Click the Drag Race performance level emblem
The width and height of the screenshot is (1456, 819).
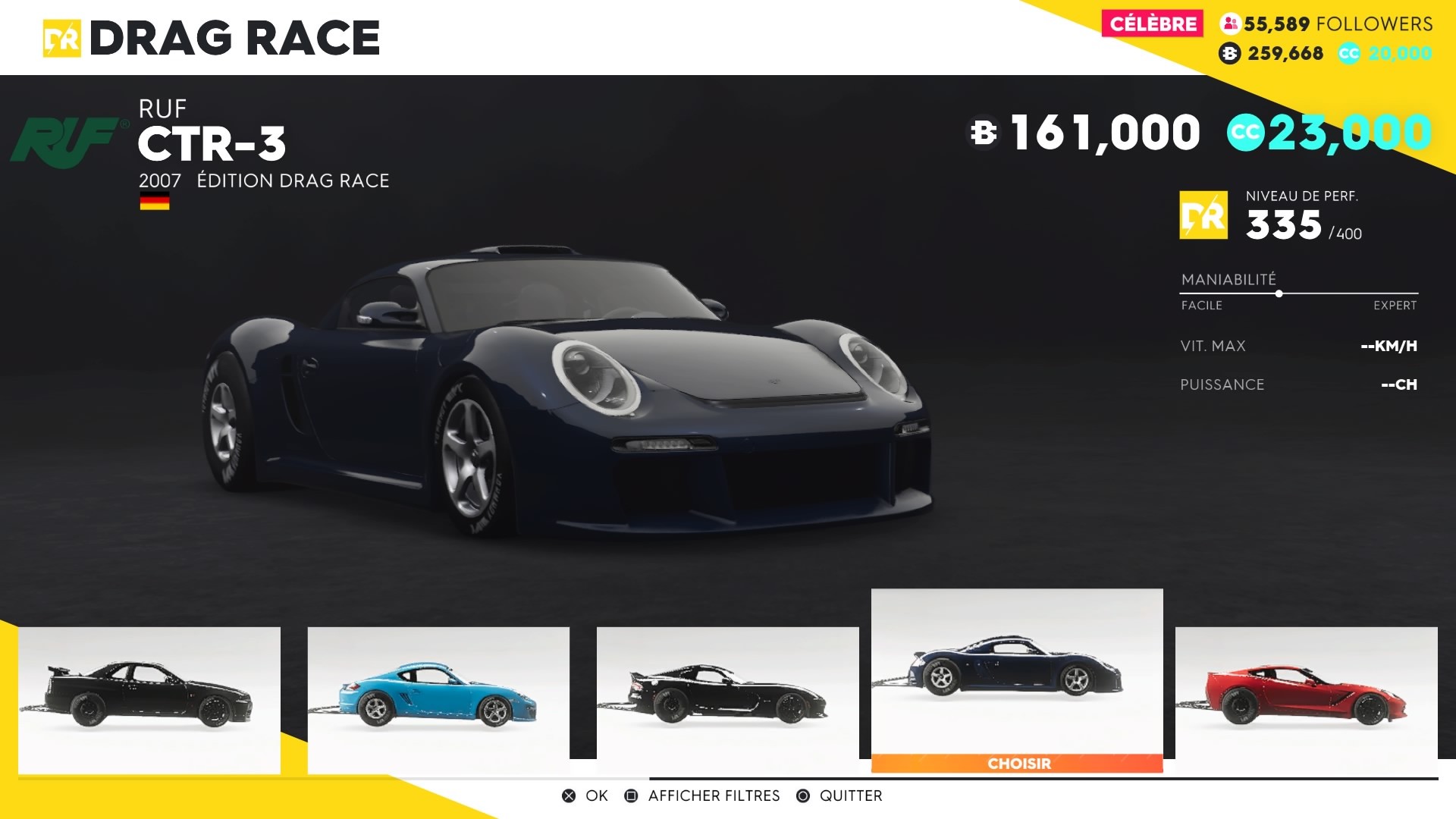(x=1204, y=215)
